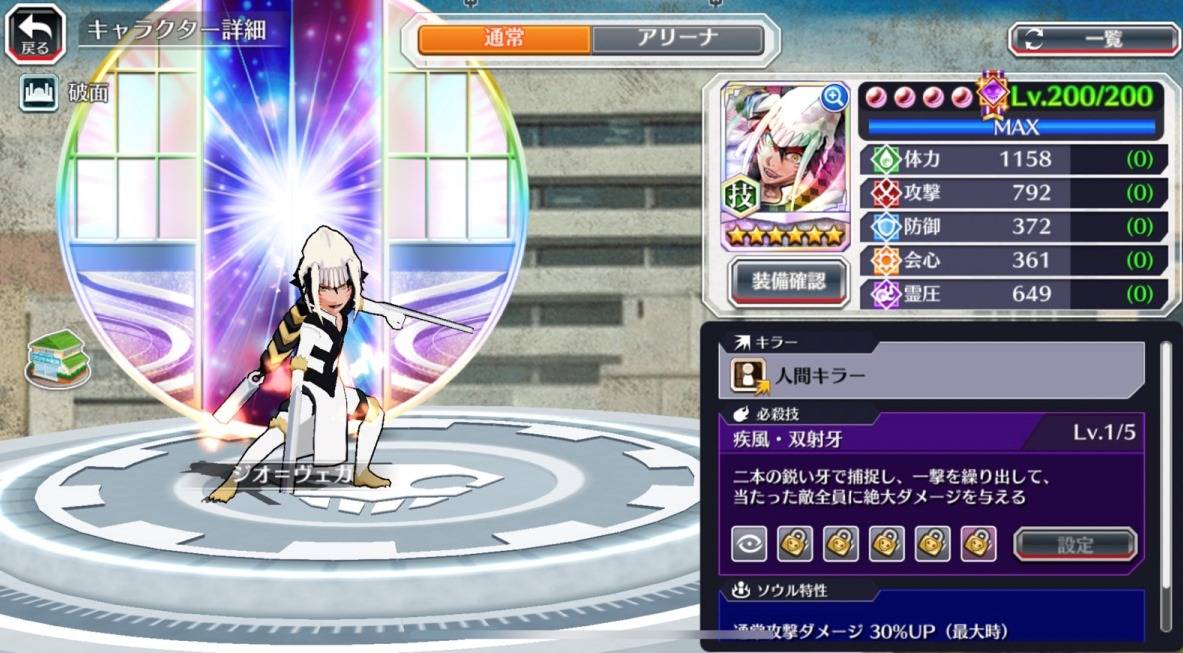Viewport: 1183px width, 653px height.
Task: Open 装備確認 equipment check
Action: click(788, 282)
